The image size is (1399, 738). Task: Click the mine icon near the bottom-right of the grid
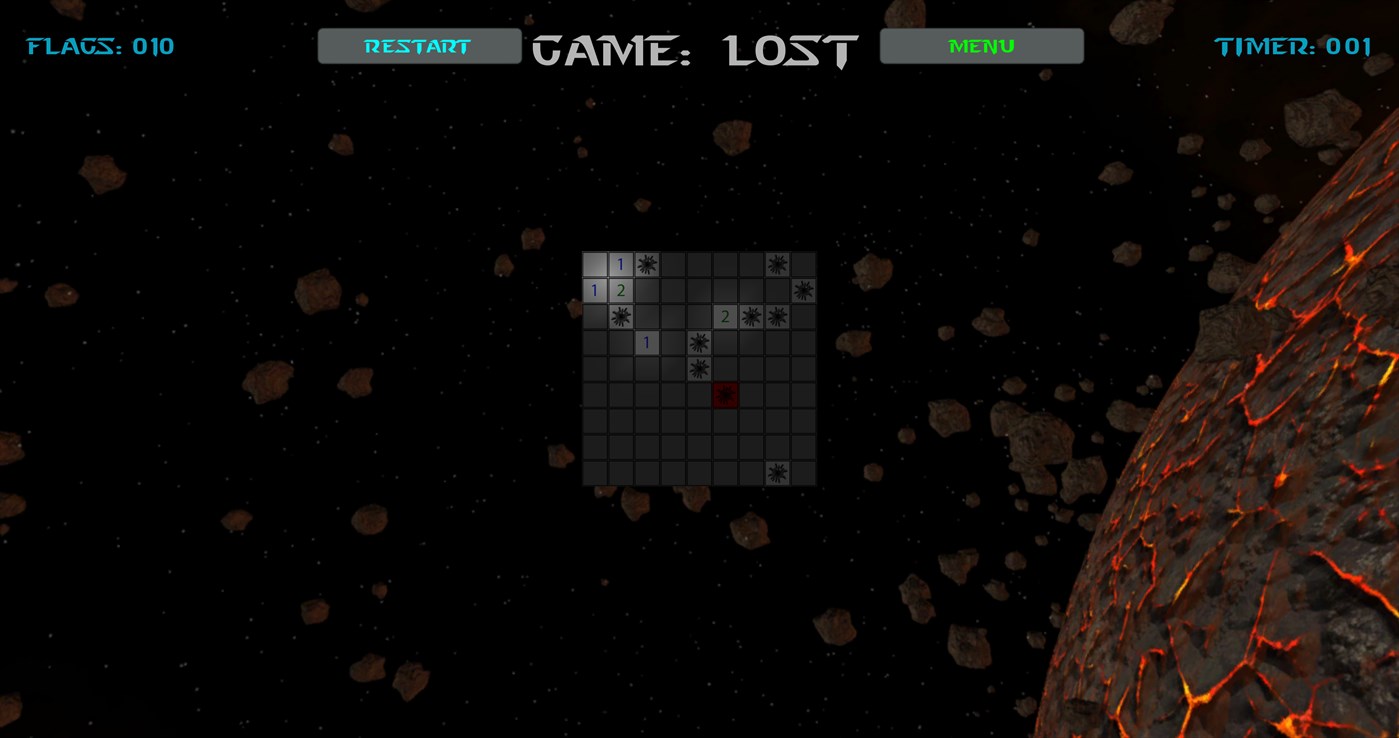[777, 473]
